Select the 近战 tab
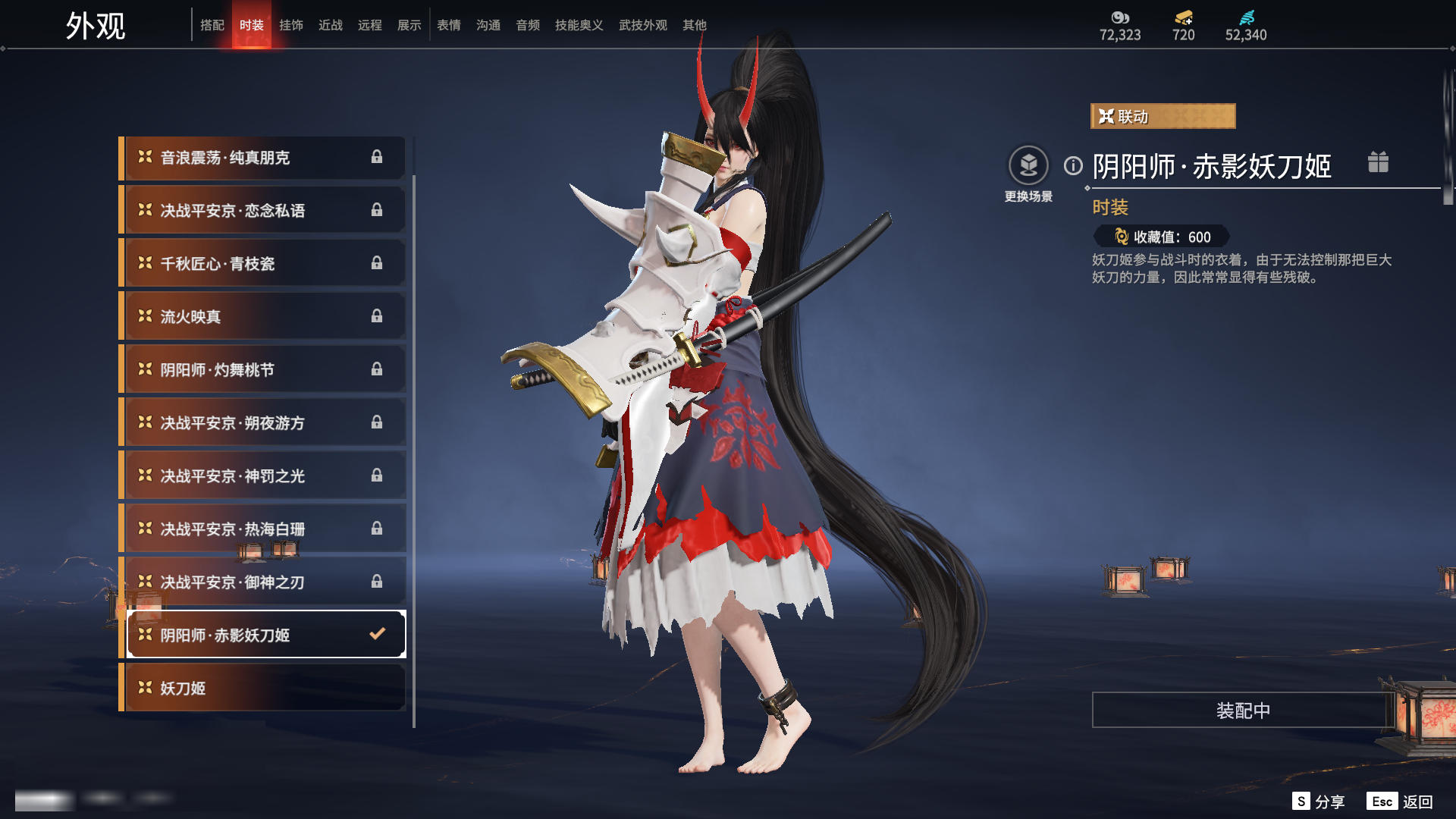This screenshot has width=1456, height=819. tap(330, 25)
